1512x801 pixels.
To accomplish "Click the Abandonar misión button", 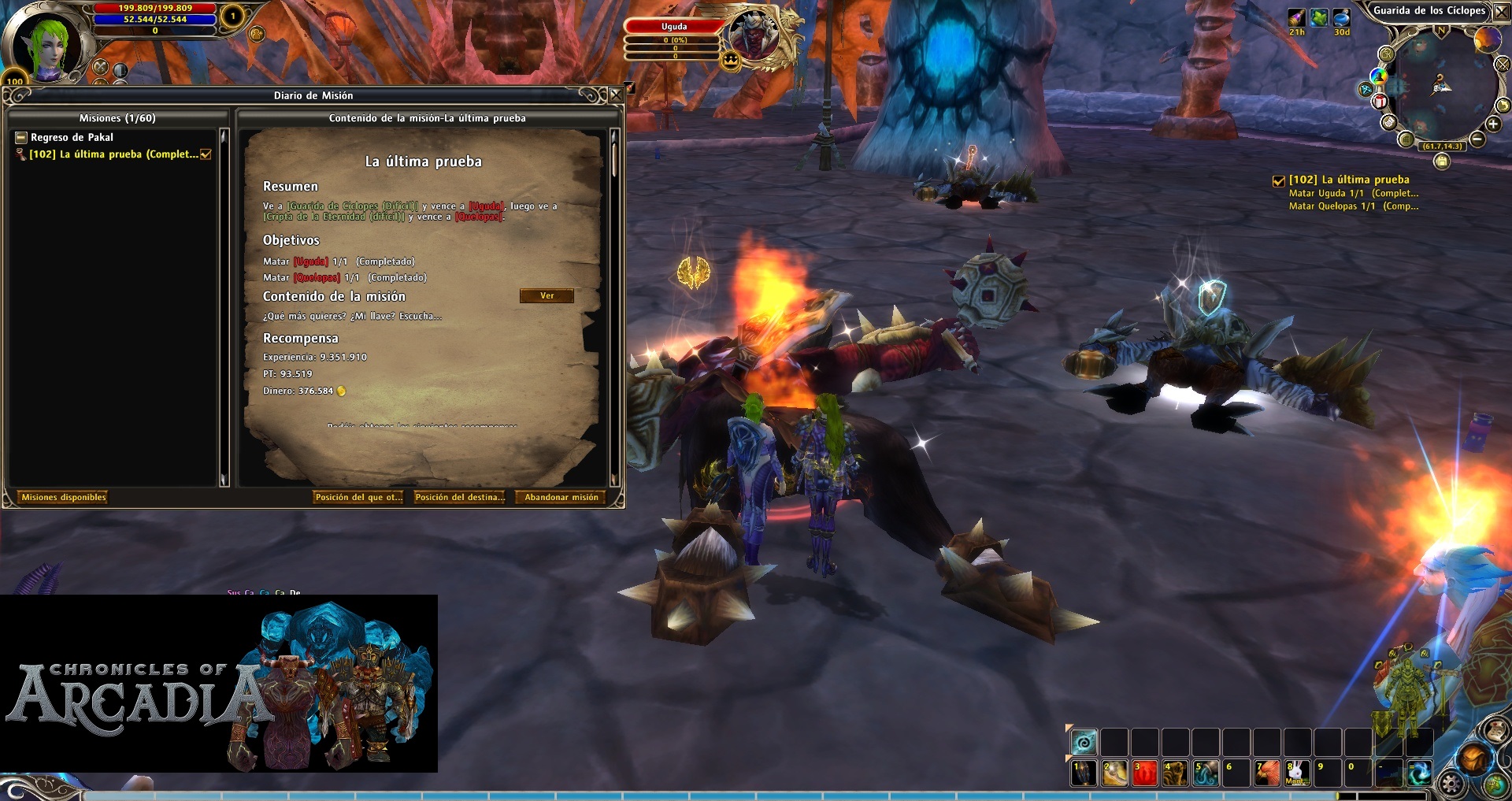I will tap(561, 497).
